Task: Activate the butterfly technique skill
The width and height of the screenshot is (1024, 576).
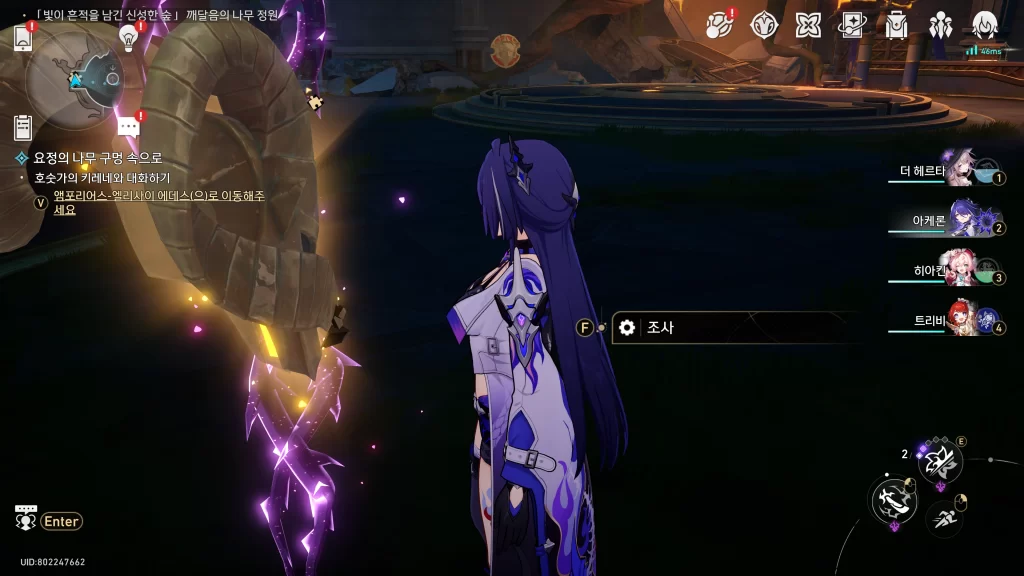Action: [940, 461]
